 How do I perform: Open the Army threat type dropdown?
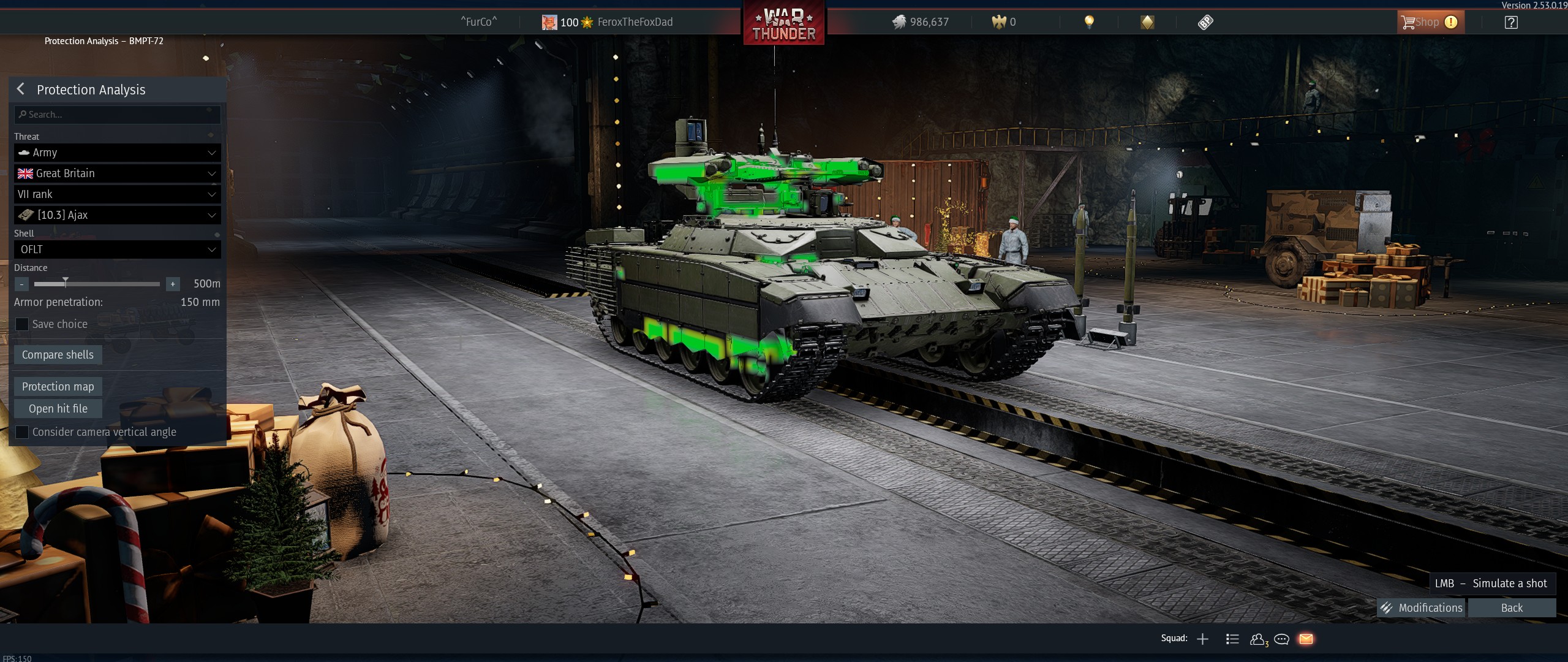117,153
